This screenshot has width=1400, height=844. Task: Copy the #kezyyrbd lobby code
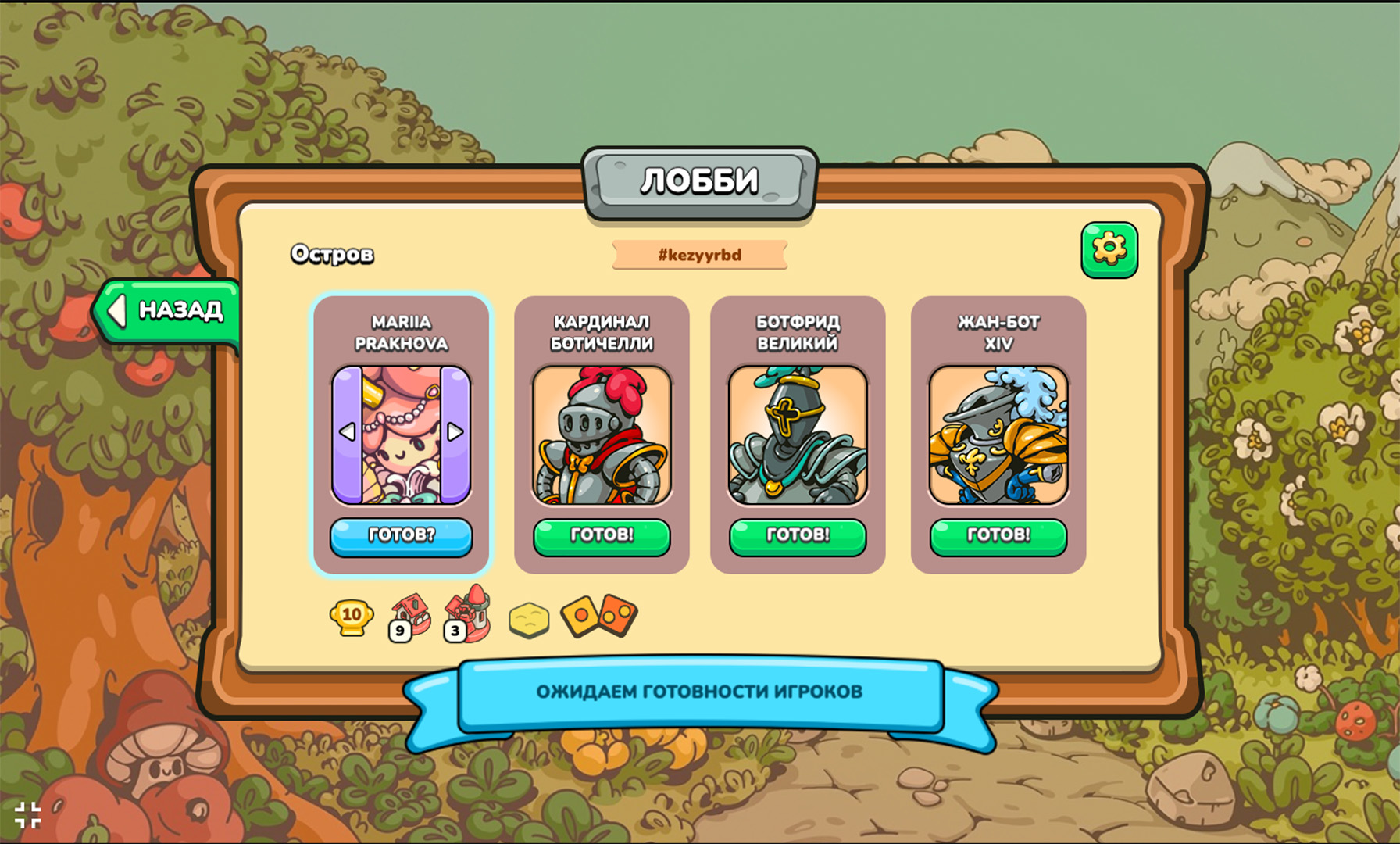click(x=699, y=255)
